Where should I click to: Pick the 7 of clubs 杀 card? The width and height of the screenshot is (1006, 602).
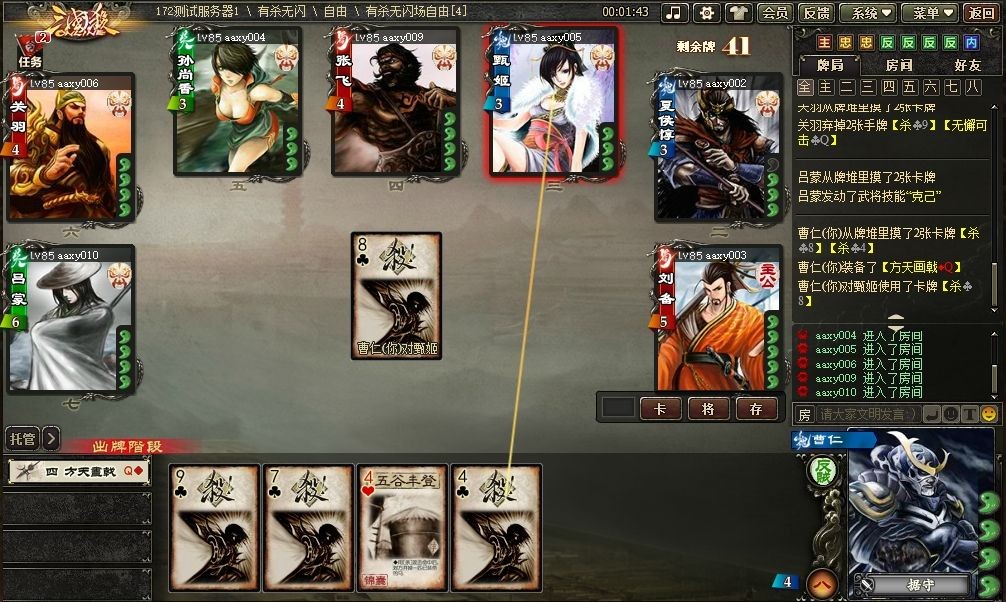(x=308, y=527)
